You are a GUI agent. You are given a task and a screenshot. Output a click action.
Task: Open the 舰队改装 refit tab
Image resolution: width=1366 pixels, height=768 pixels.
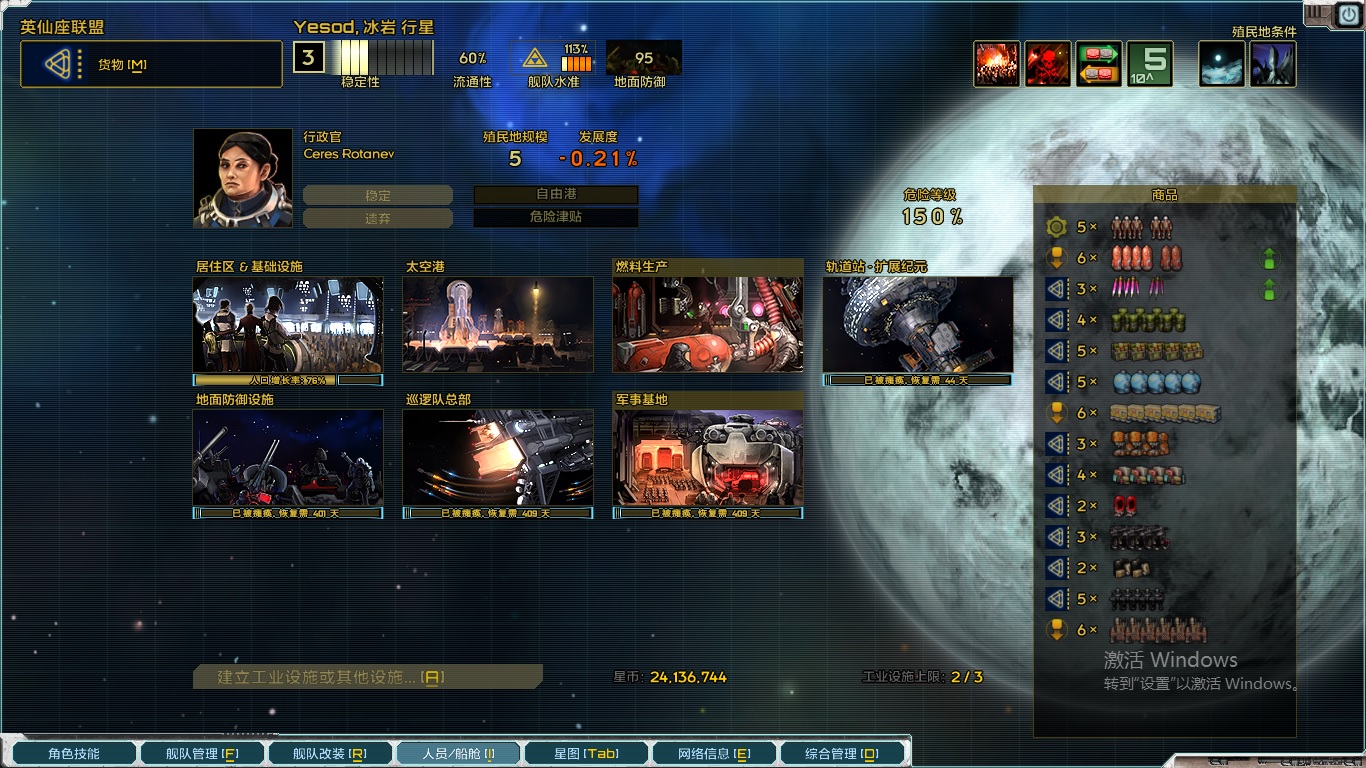click(330, 753)
